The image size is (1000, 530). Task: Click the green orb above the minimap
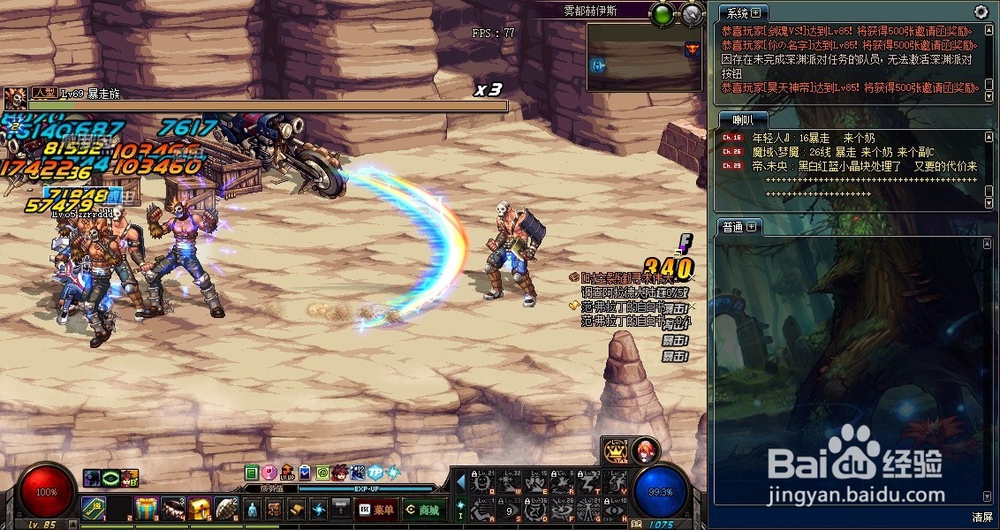662,14
